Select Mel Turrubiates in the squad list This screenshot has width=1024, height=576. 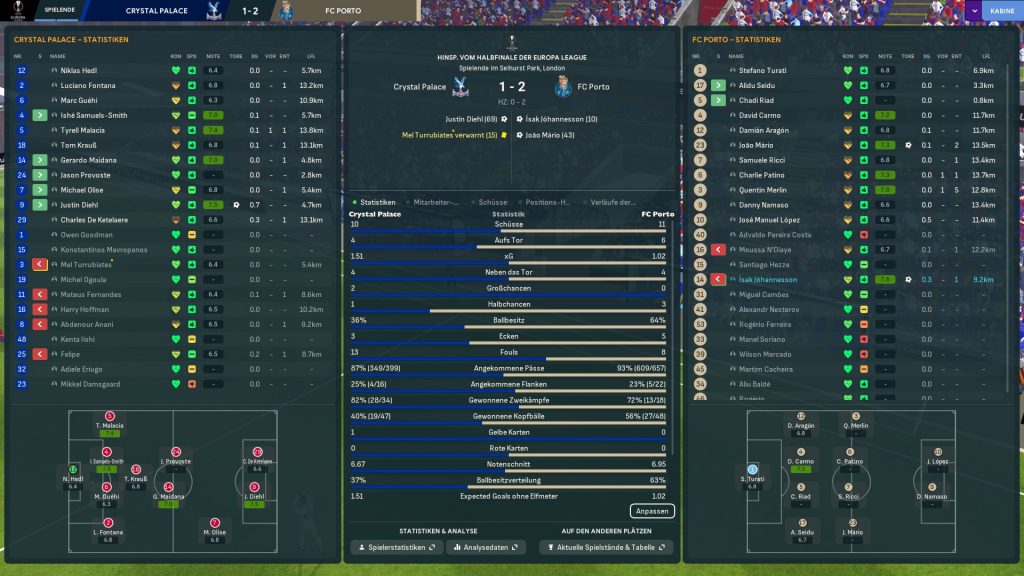point(87,264)
